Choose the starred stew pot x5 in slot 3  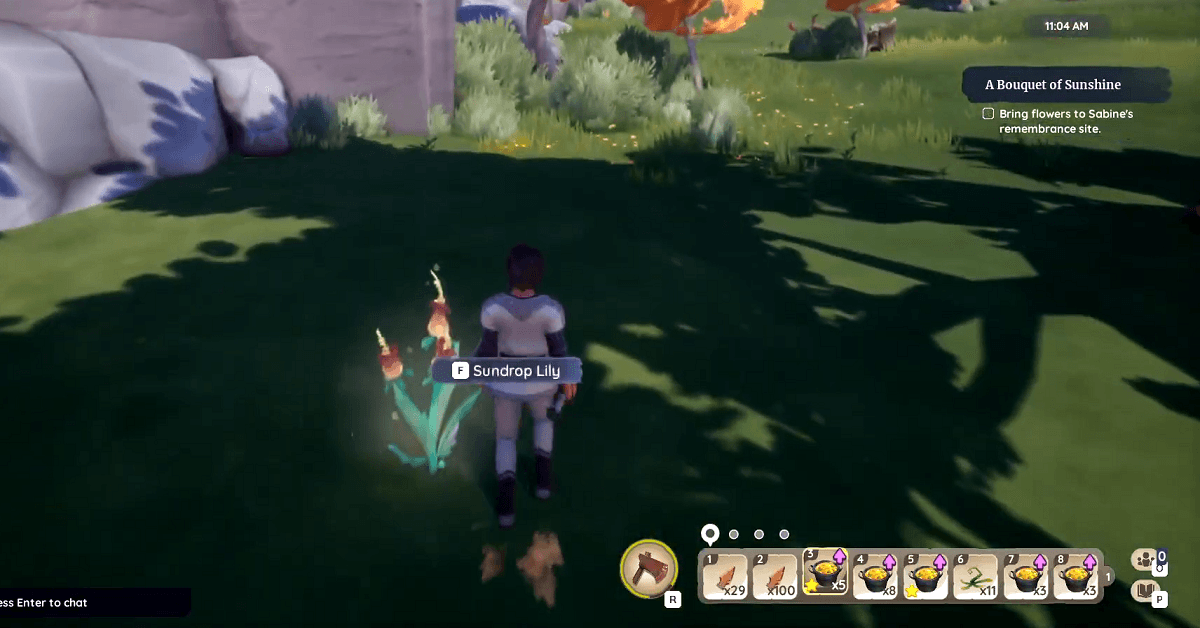coord(825,576)
